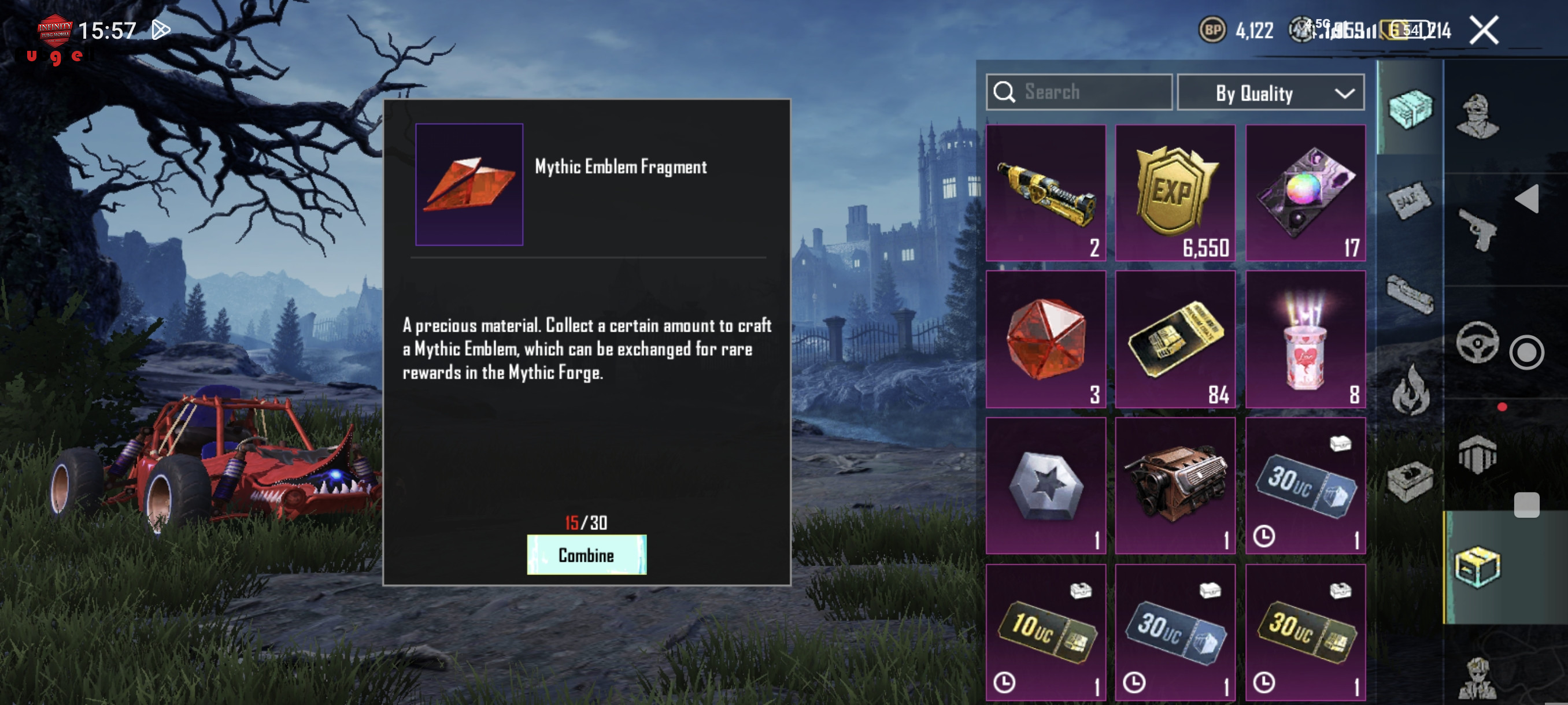Screen dimensions: 1568x705
Task: Switch to the teal crate tab
Action: coord(1410,109)
